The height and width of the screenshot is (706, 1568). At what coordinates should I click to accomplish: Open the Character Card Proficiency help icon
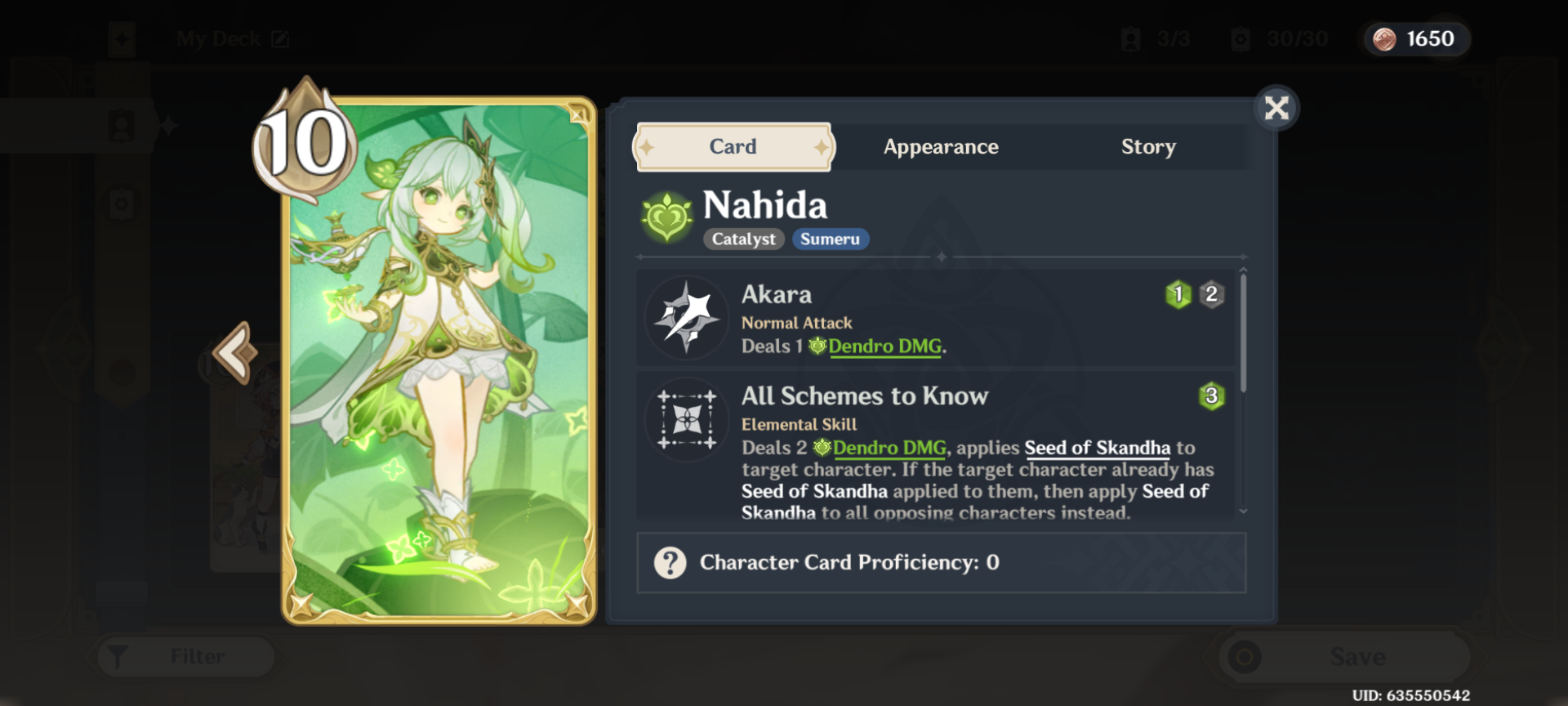668,562
